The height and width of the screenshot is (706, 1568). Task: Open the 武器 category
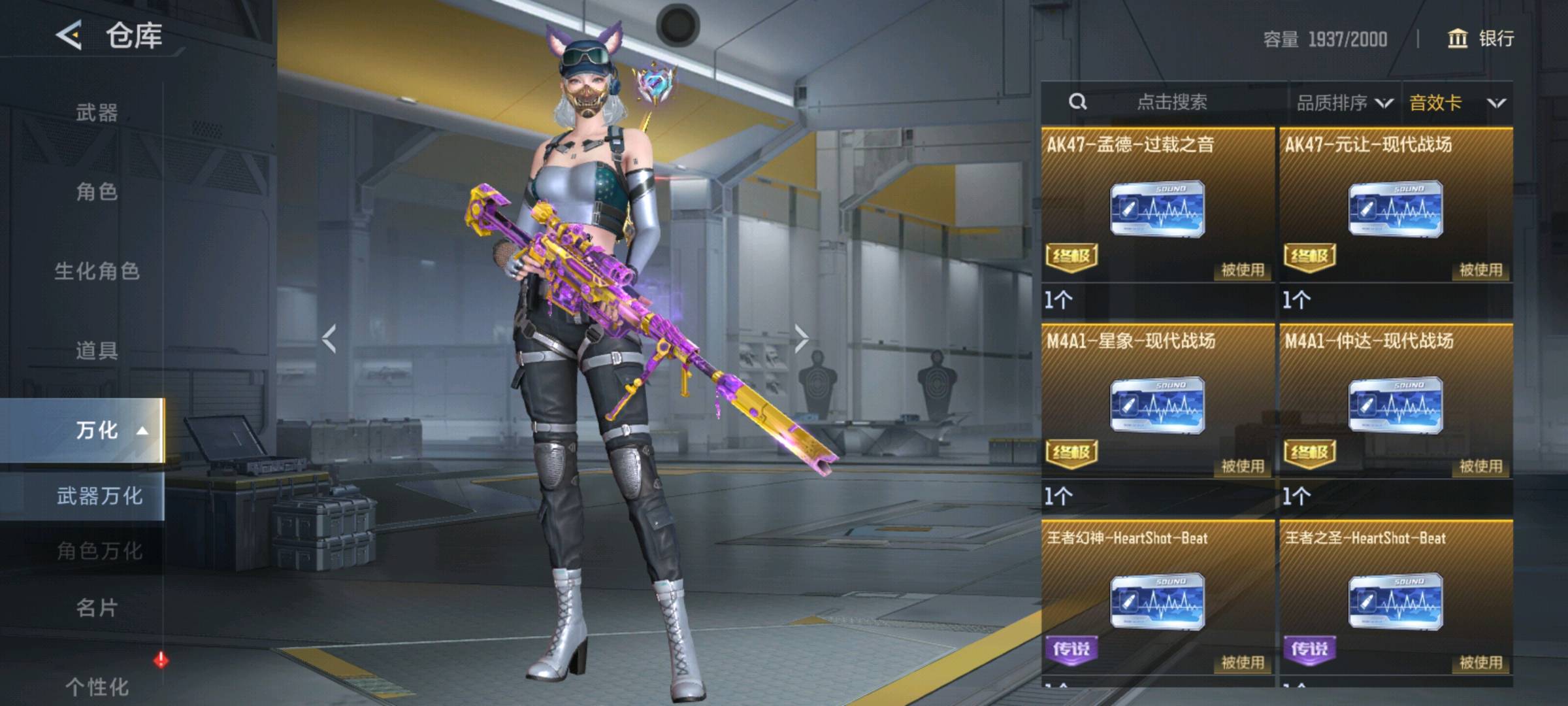[97, 113]
